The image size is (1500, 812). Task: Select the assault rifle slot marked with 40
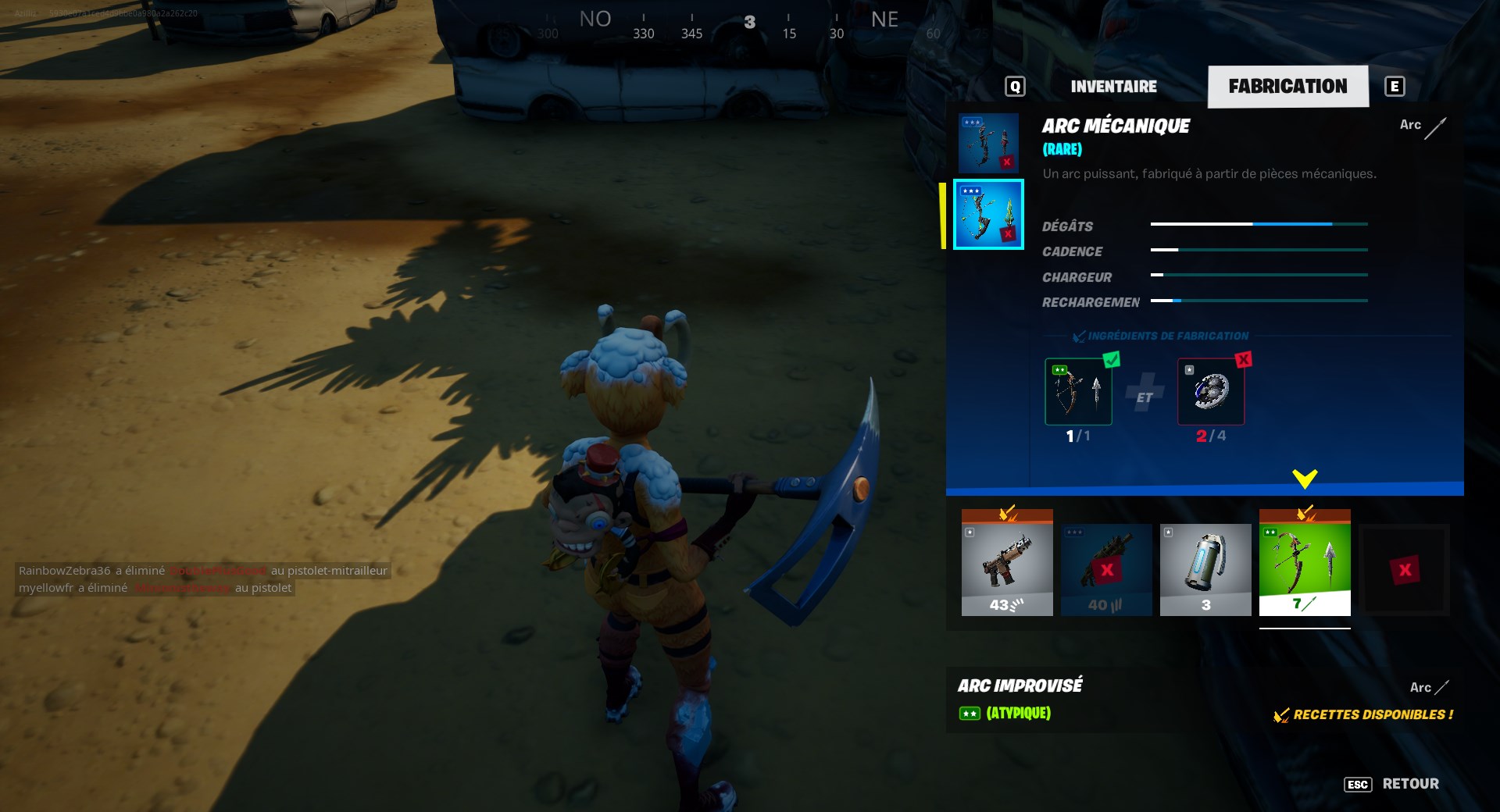point(1106,570)
